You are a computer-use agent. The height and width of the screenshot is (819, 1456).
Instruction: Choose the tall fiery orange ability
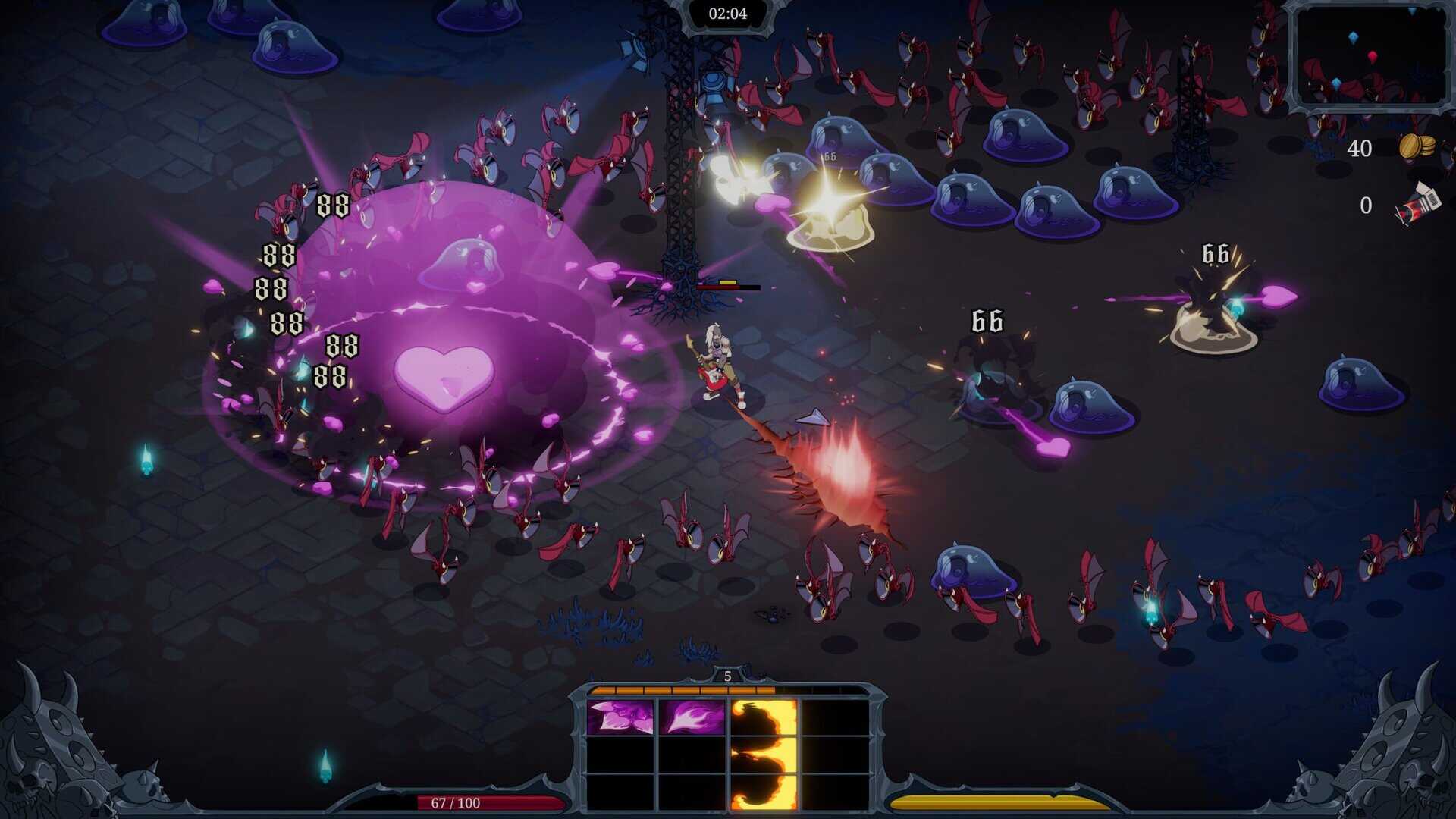tap(764, 755)
